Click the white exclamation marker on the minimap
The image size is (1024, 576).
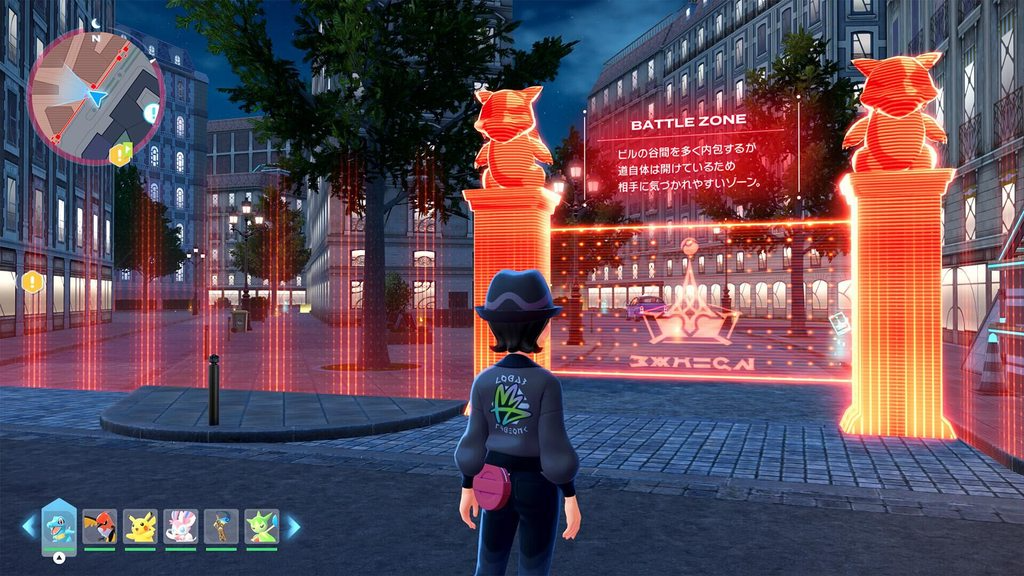coord(151,113)
